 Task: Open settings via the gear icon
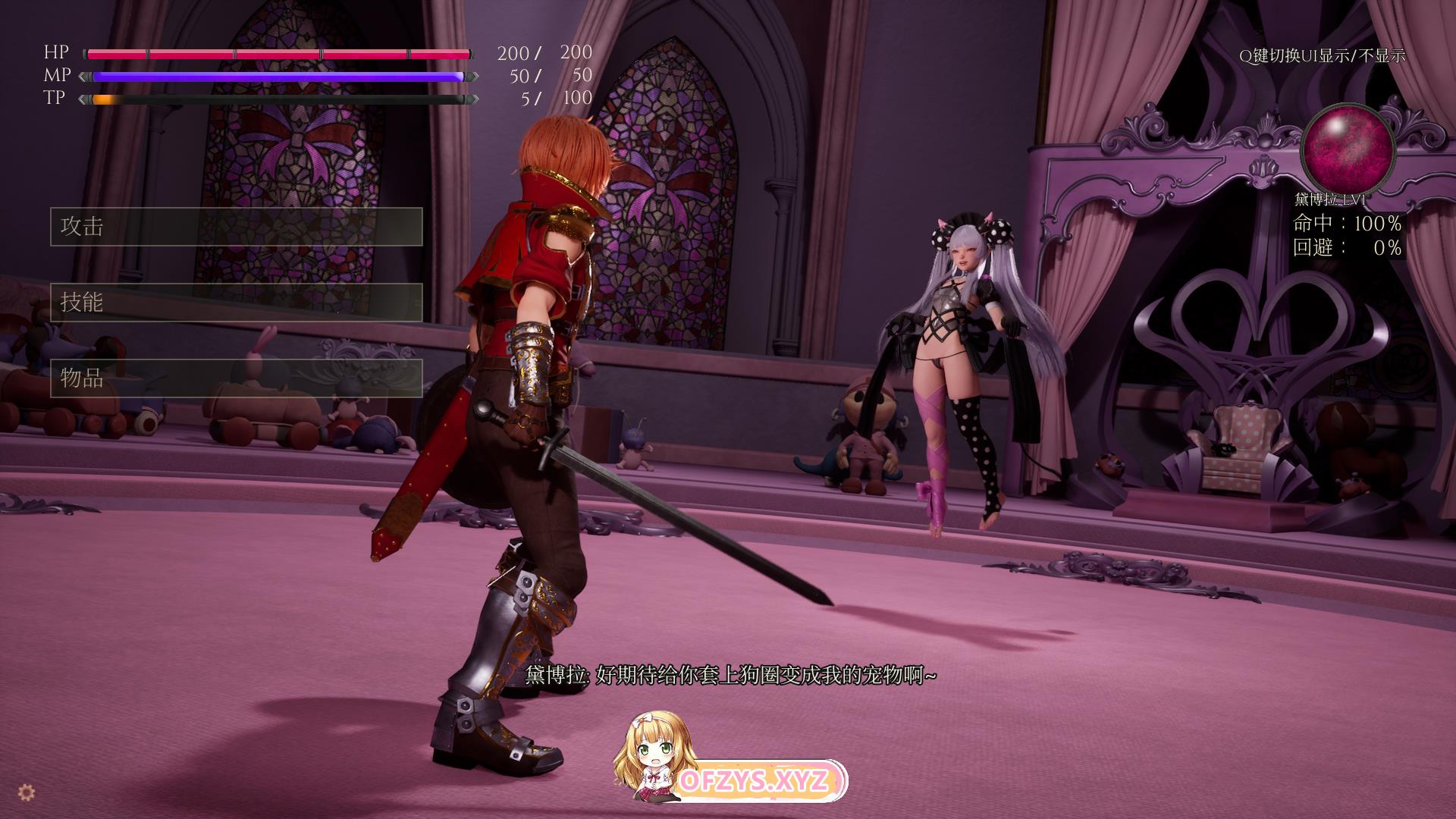[x=27, y=793]
